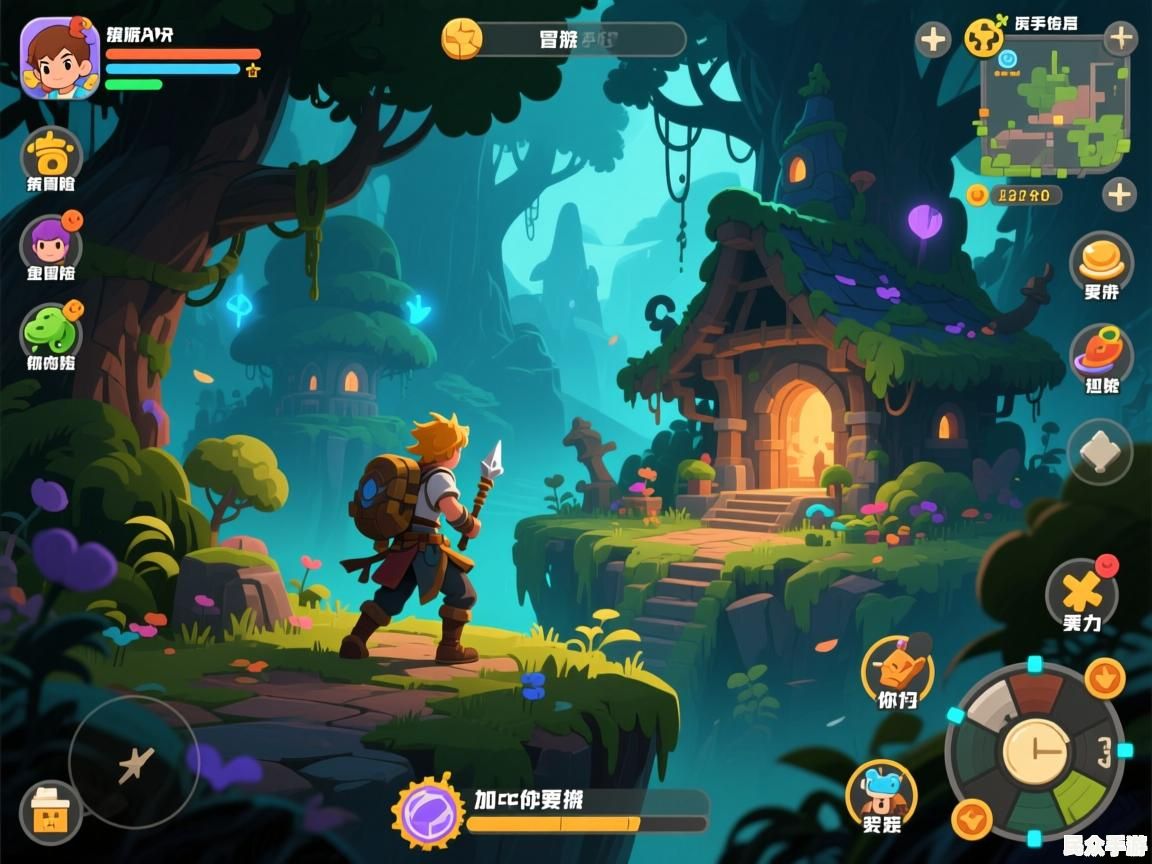Open the blue creature icon
The width and height of the screenshot is (1152, 864).
point(881,791)
